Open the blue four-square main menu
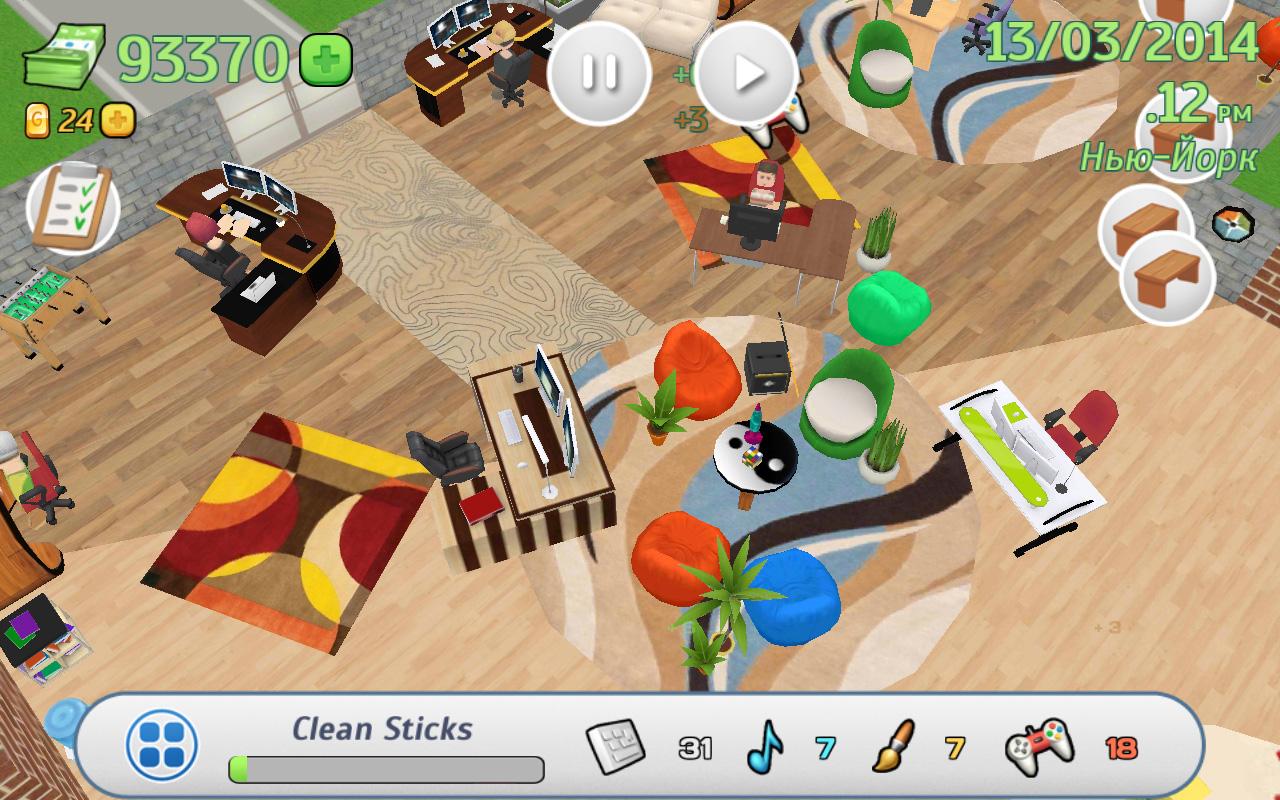 [x=162, y=745]
